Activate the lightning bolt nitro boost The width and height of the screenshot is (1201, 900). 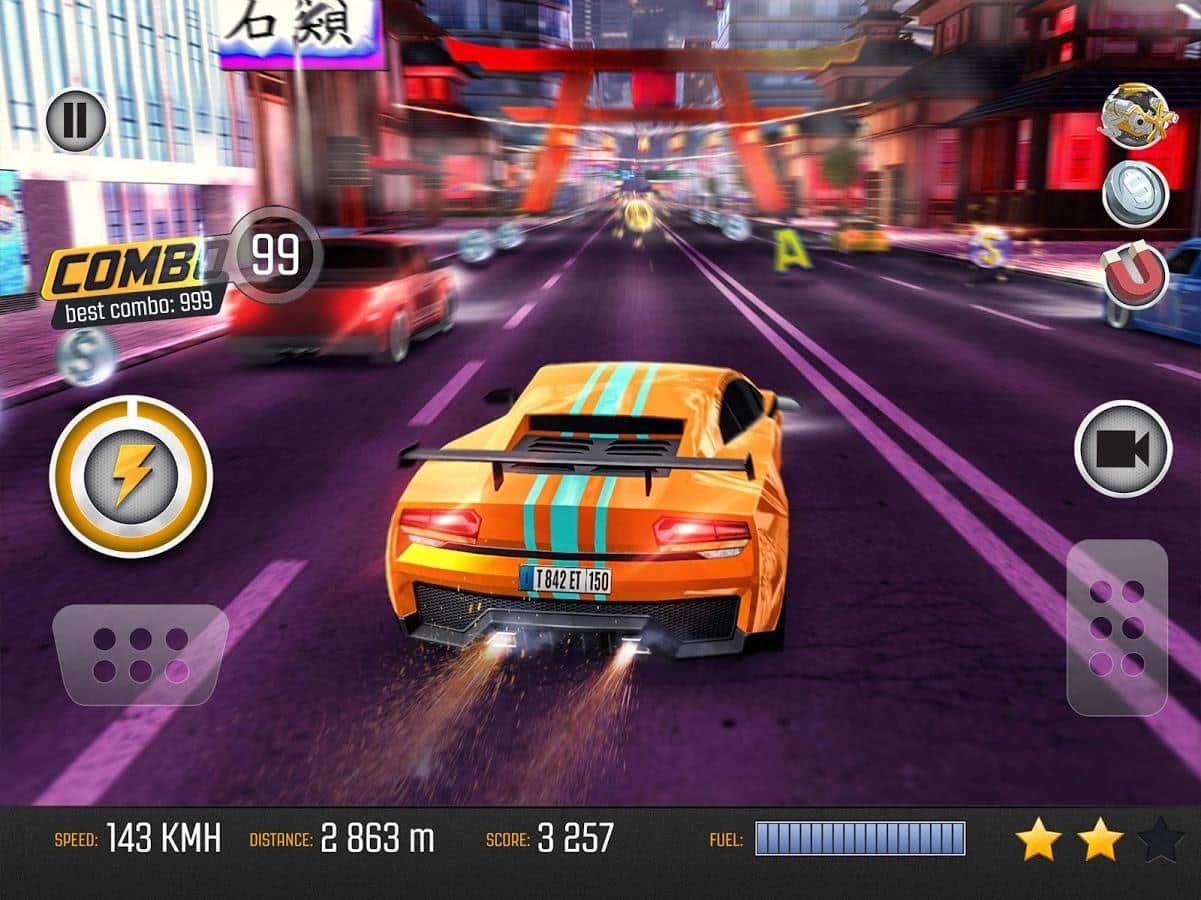coord(131,476)
